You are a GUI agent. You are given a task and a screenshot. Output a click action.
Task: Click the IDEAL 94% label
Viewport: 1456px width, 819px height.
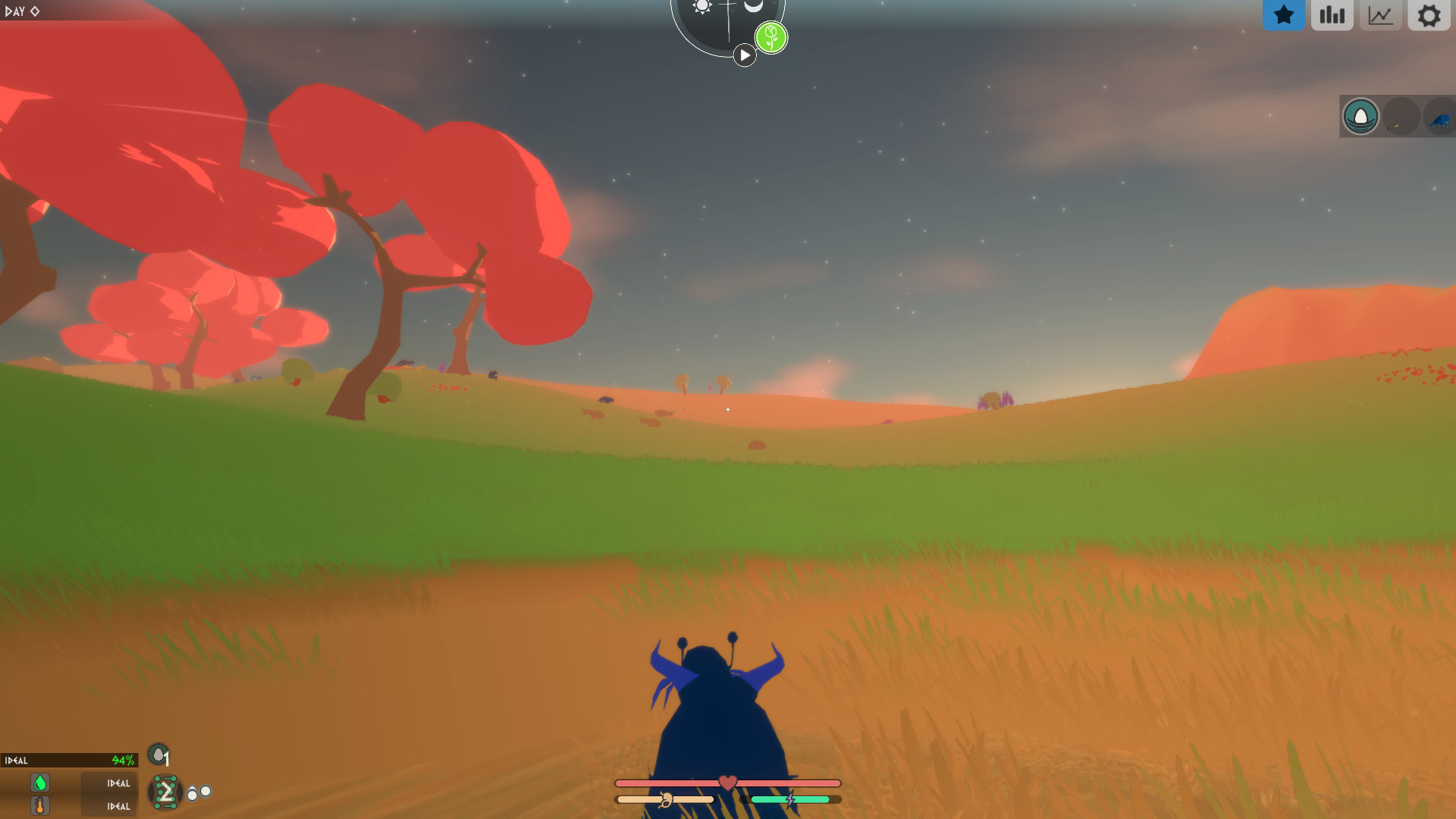(68, 760)
